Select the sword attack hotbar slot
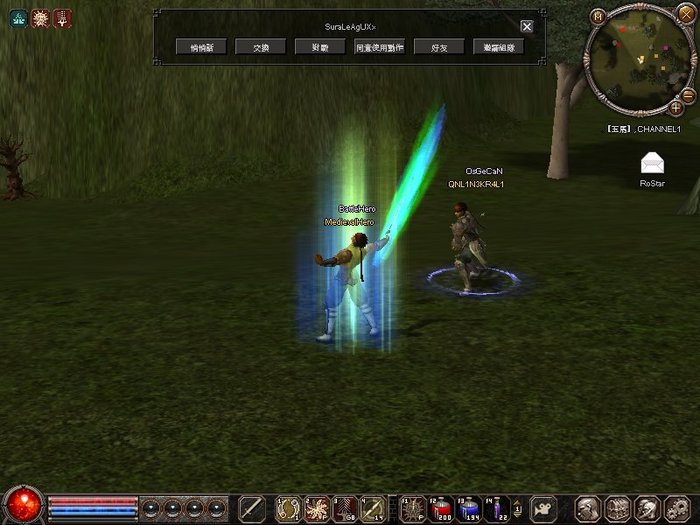This screenshot has width=700, height=525. point(253,509)
